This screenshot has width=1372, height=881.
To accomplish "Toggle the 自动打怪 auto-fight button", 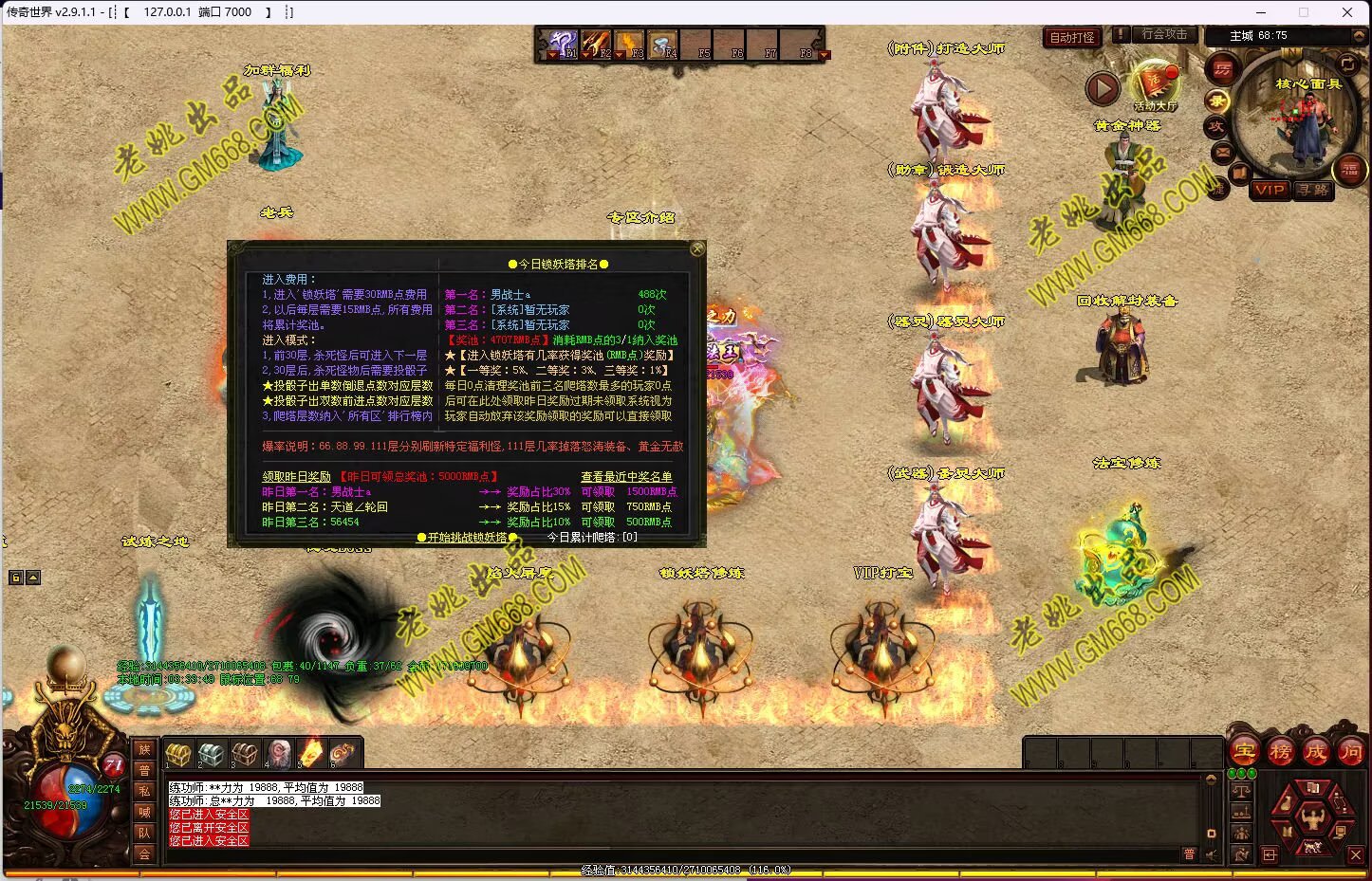I will [x=1071, y=38].
